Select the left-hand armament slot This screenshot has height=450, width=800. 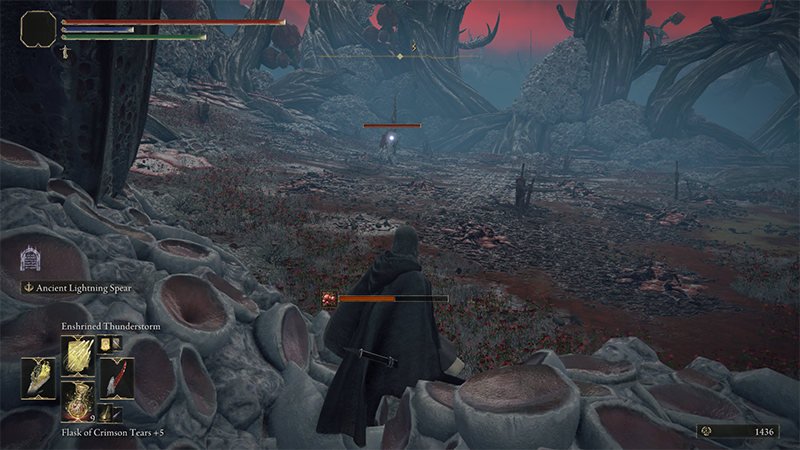[x=39, y=378]
